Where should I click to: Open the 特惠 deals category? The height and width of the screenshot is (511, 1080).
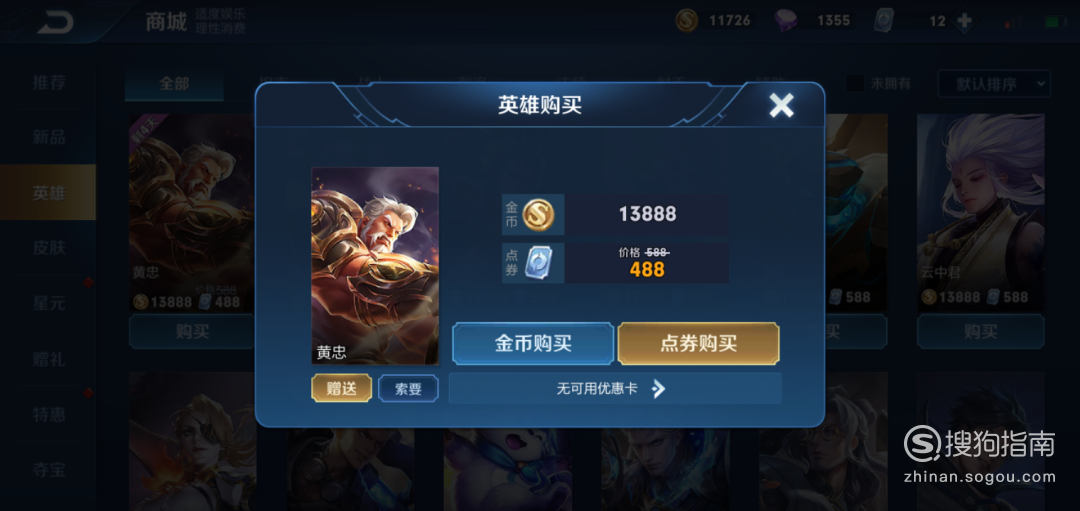tap(48, 413)
